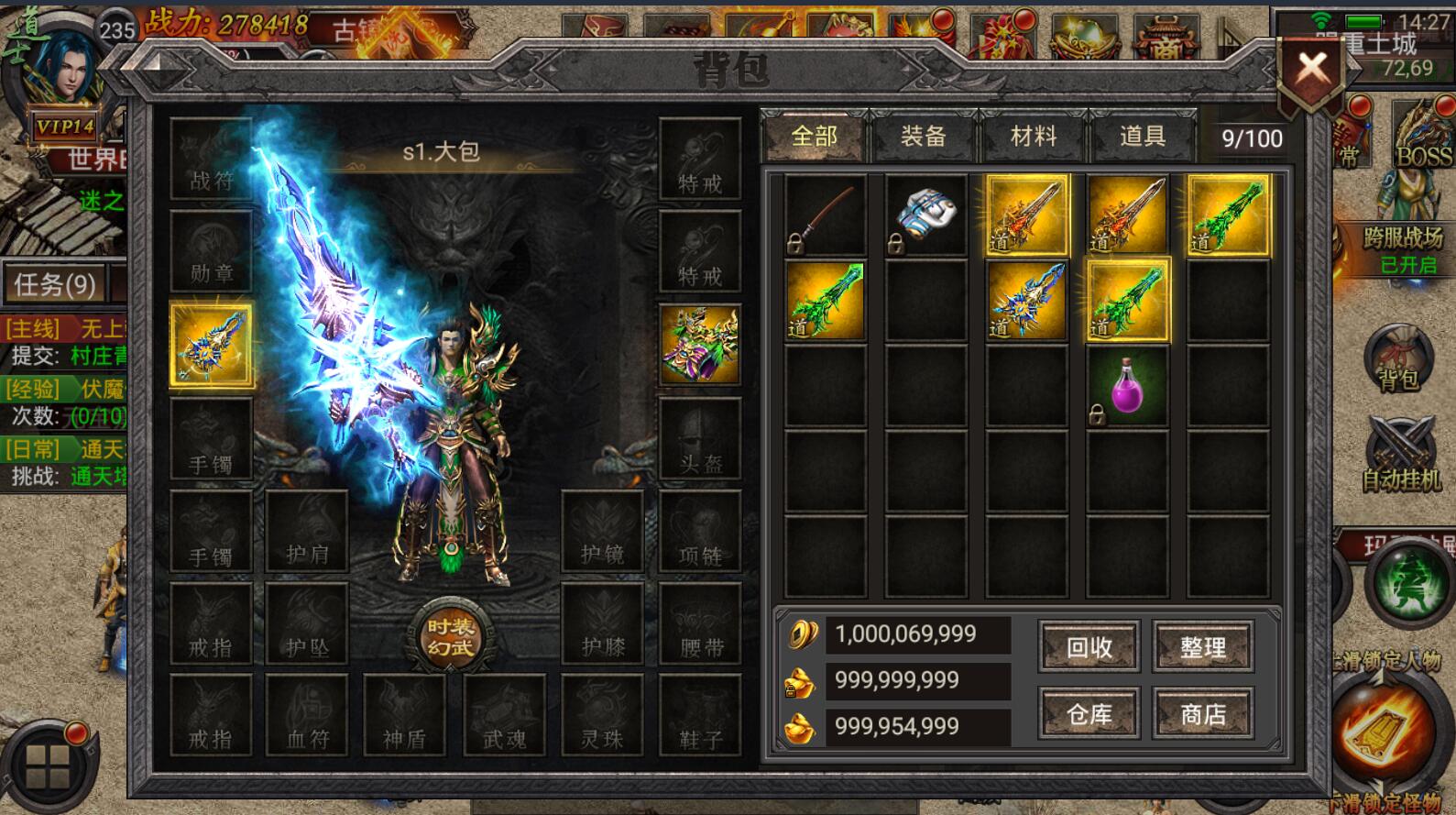Screen dimensions: 1456x815
Task: Select the equipped blue weapon slot
Action: [211, 346]
